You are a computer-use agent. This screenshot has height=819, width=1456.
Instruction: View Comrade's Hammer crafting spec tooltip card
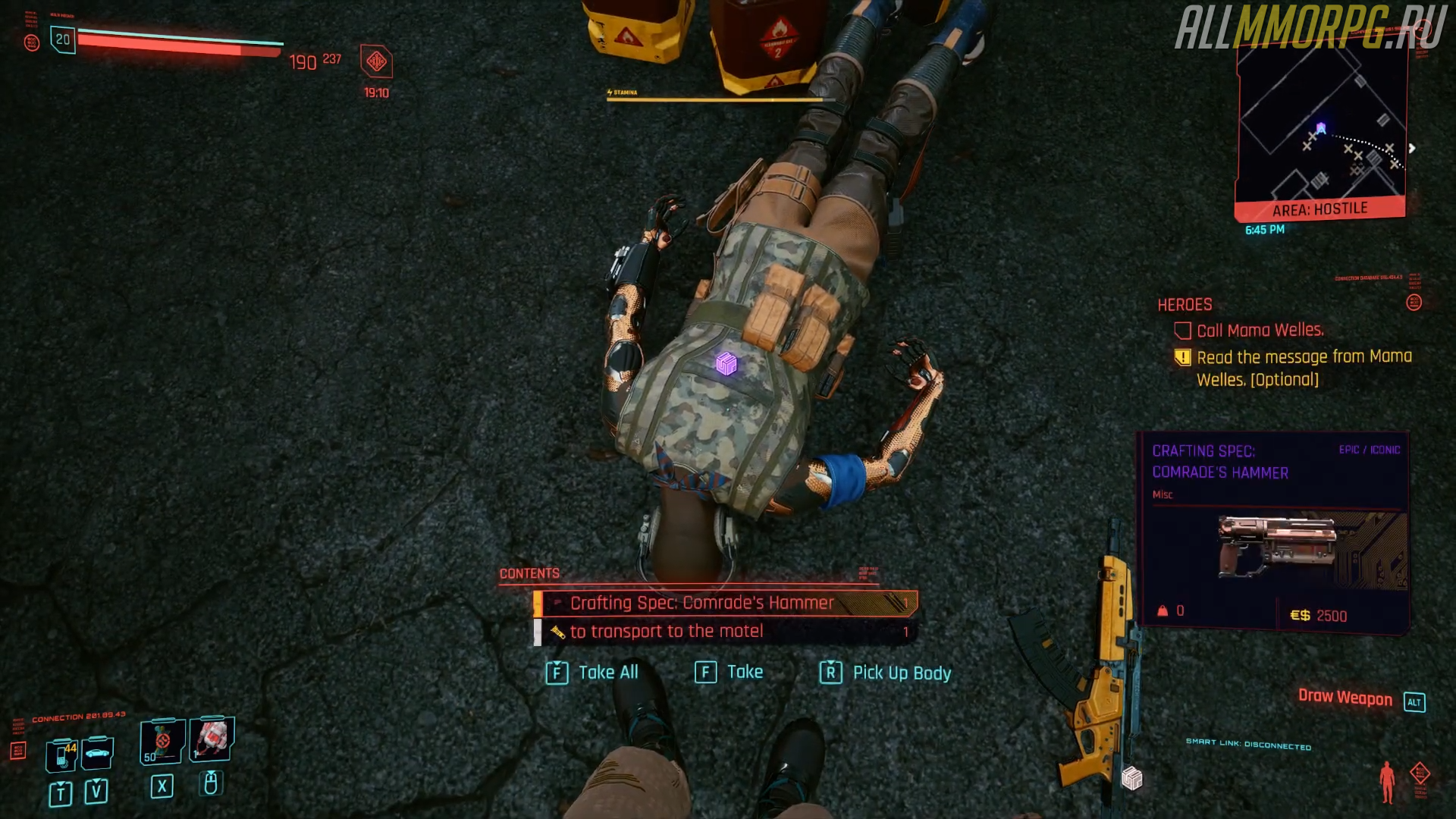1274,531
